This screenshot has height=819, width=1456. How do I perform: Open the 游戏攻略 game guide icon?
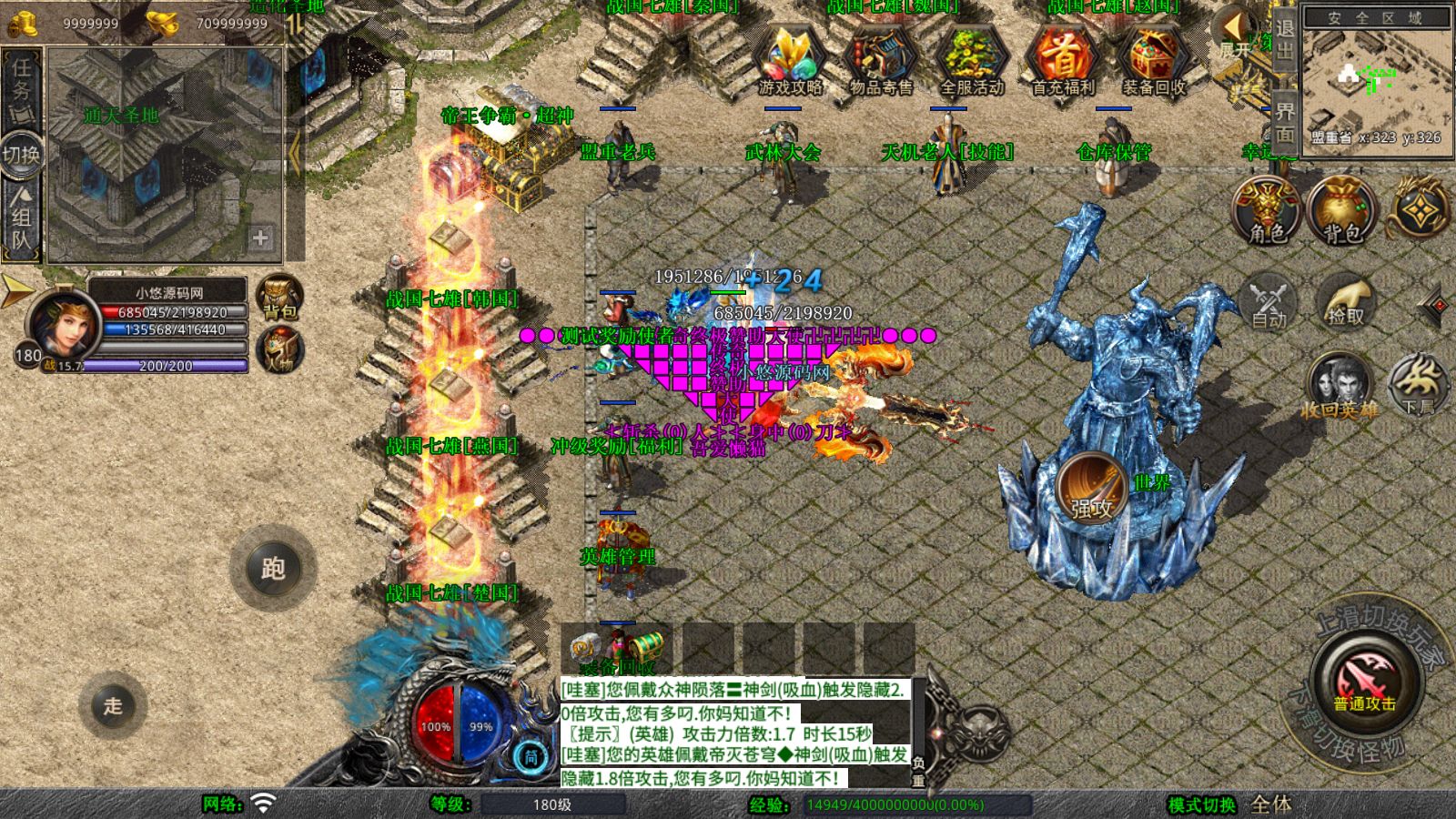tap(790, 59)
